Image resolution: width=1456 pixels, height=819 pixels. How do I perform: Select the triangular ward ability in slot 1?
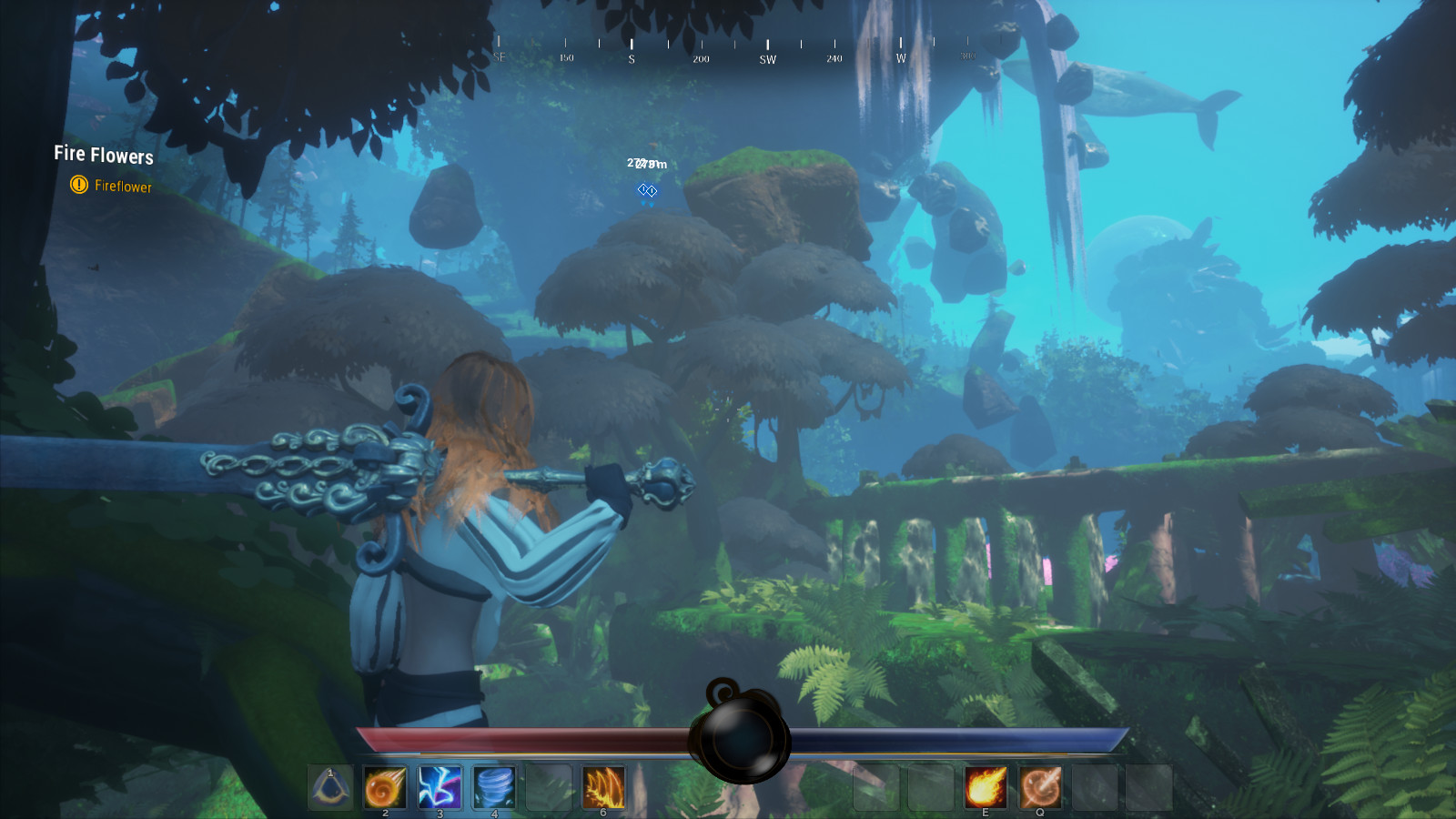point(330,786)
